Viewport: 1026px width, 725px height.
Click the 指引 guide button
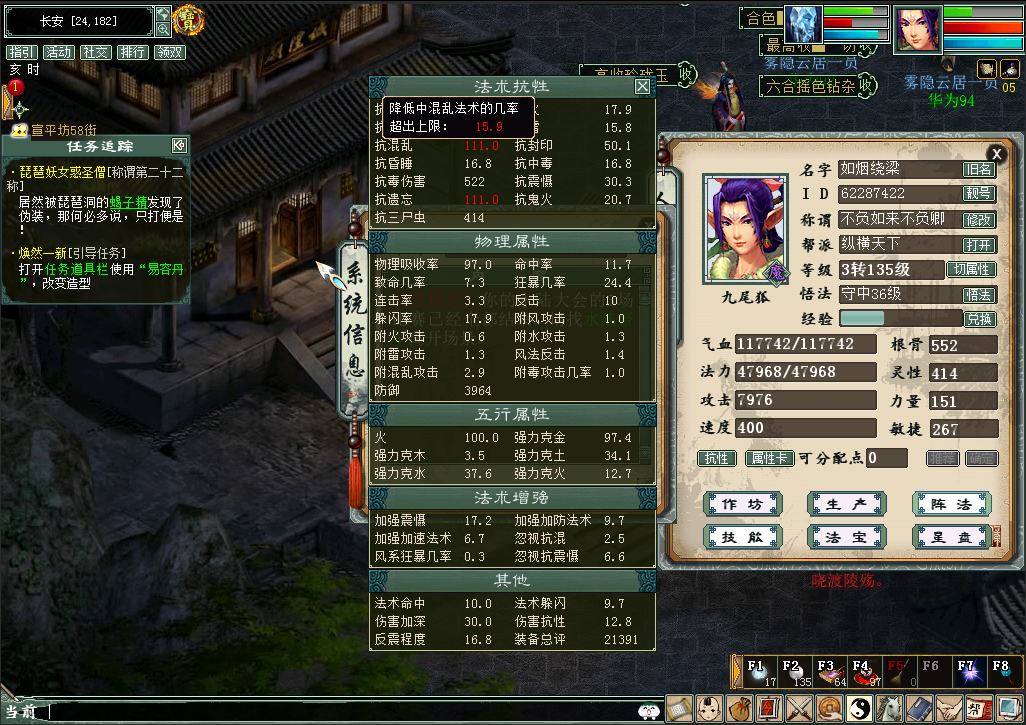[x=22, y=52]
